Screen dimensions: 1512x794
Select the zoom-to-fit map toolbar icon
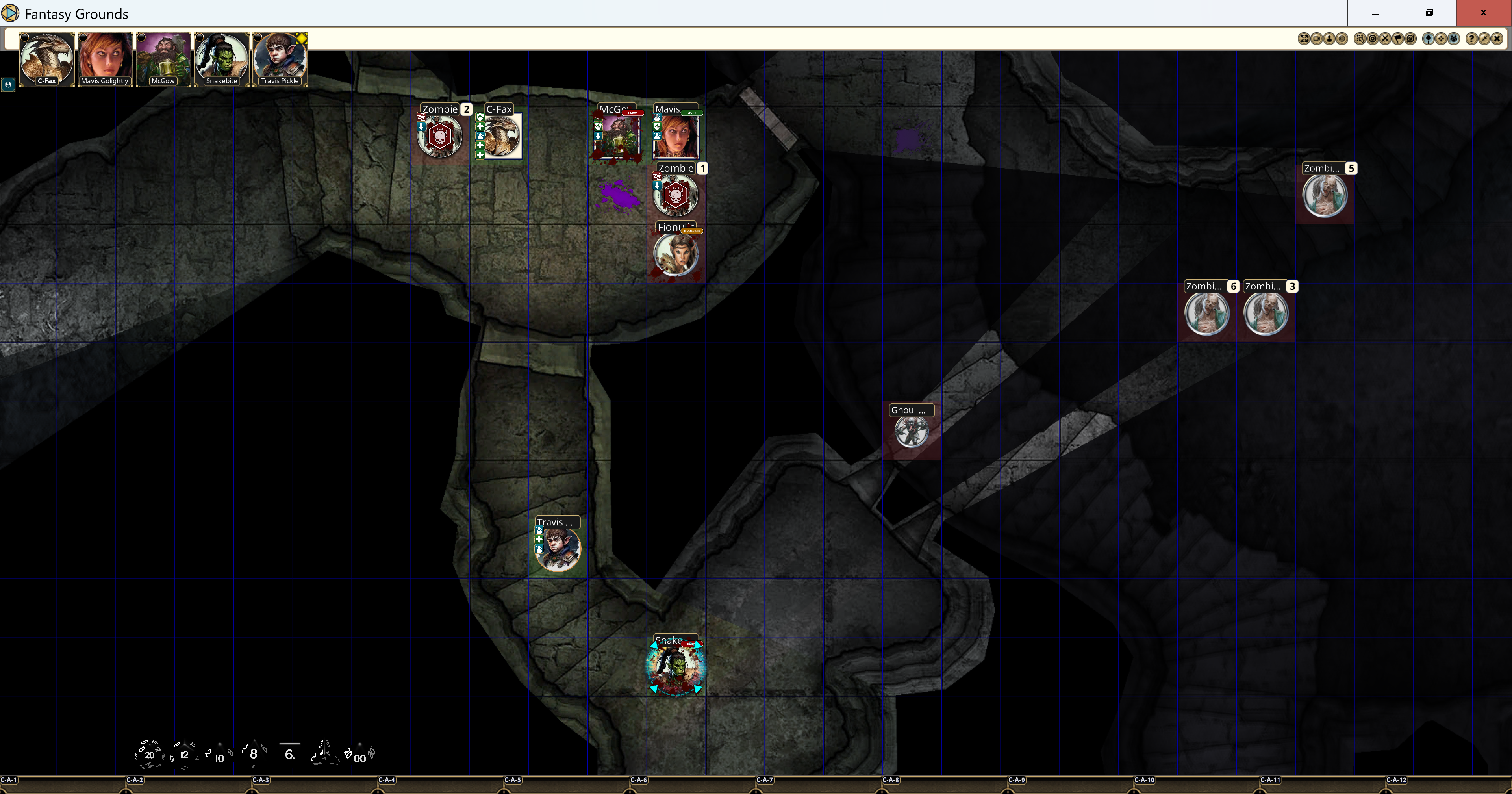(x=1304, y=38)
